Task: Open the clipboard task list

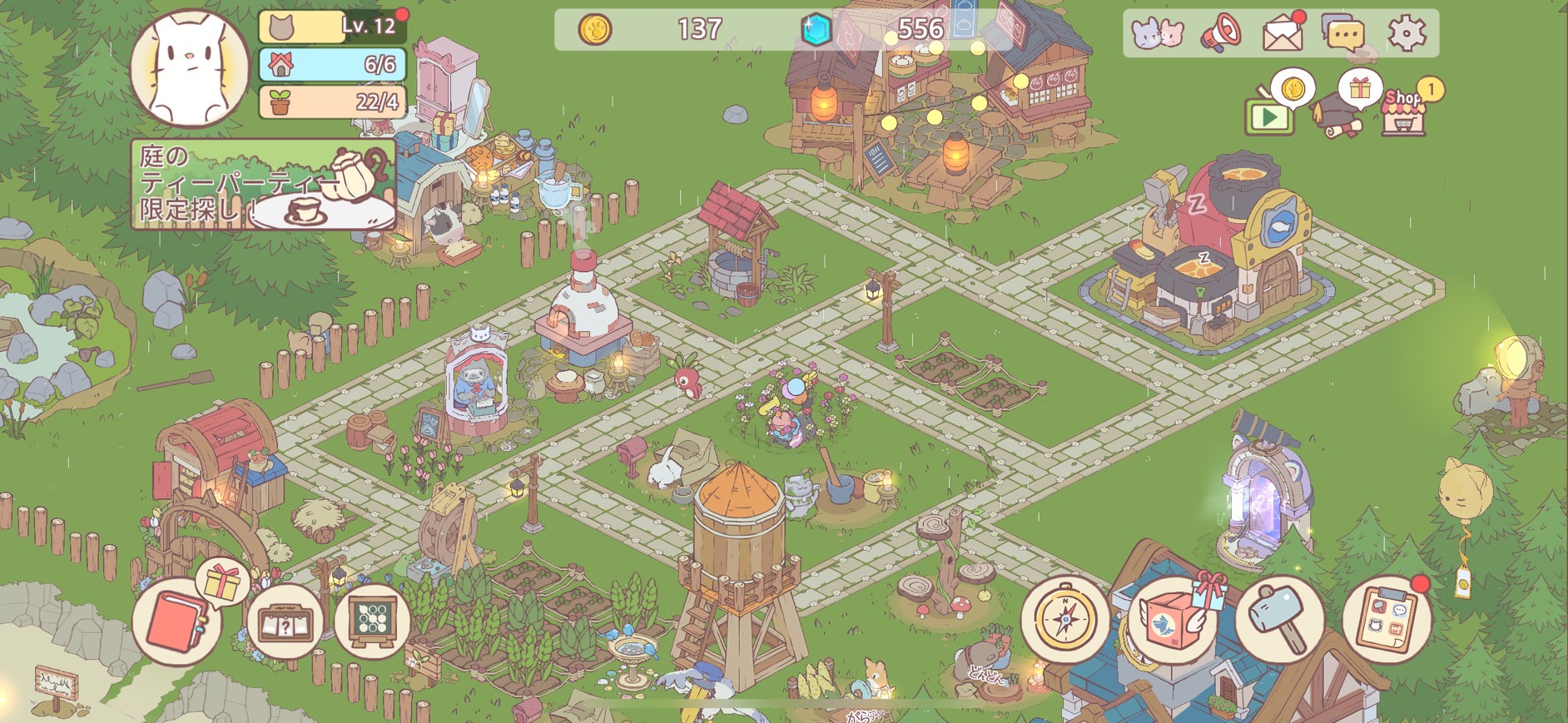Action: pyautogui.click(x=1385, y=620)
